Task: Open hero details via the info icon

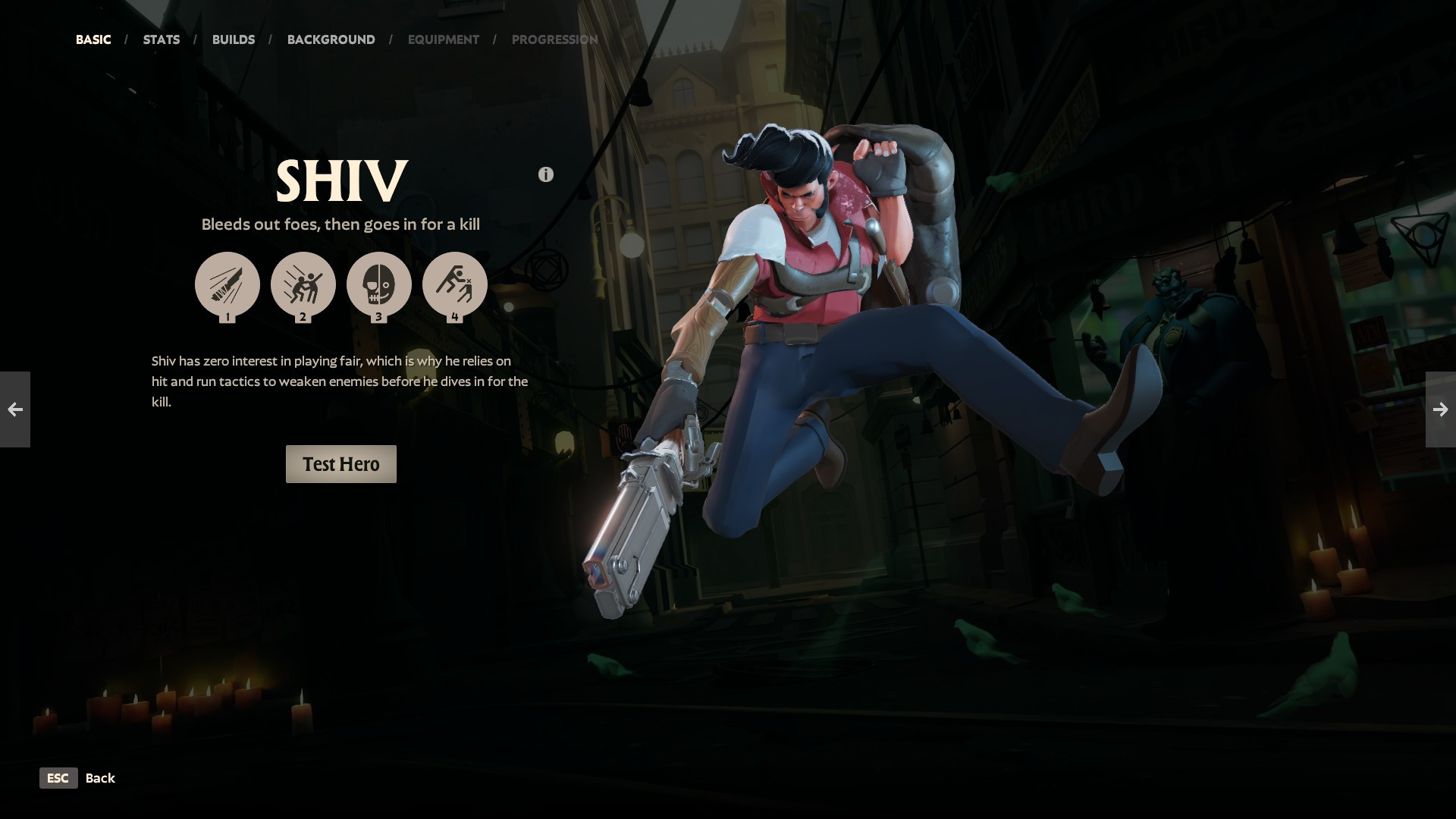Action: 545,173
